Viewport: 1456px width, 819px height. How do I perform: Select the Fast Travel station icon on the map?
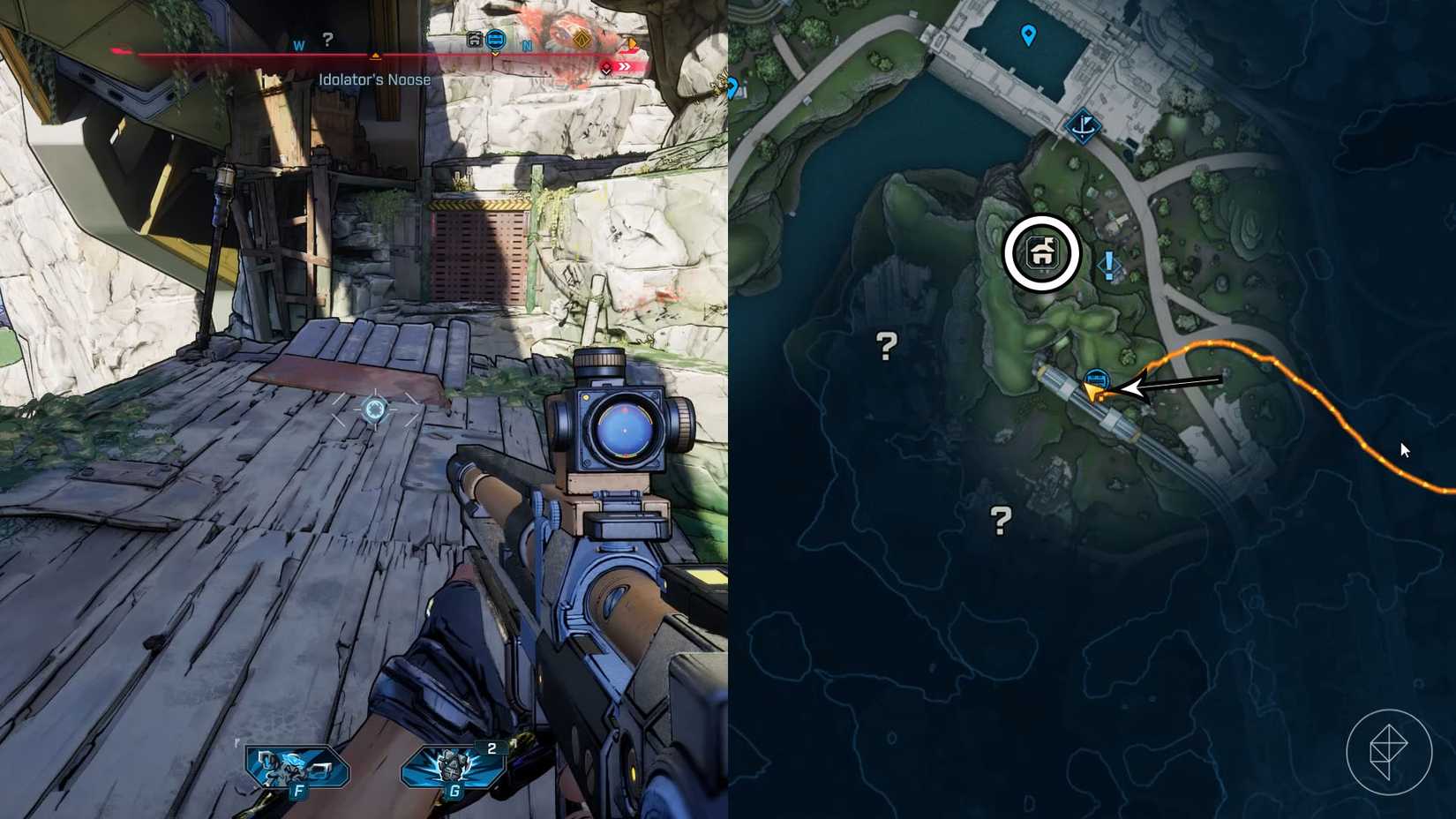(x=1085, y=126)
